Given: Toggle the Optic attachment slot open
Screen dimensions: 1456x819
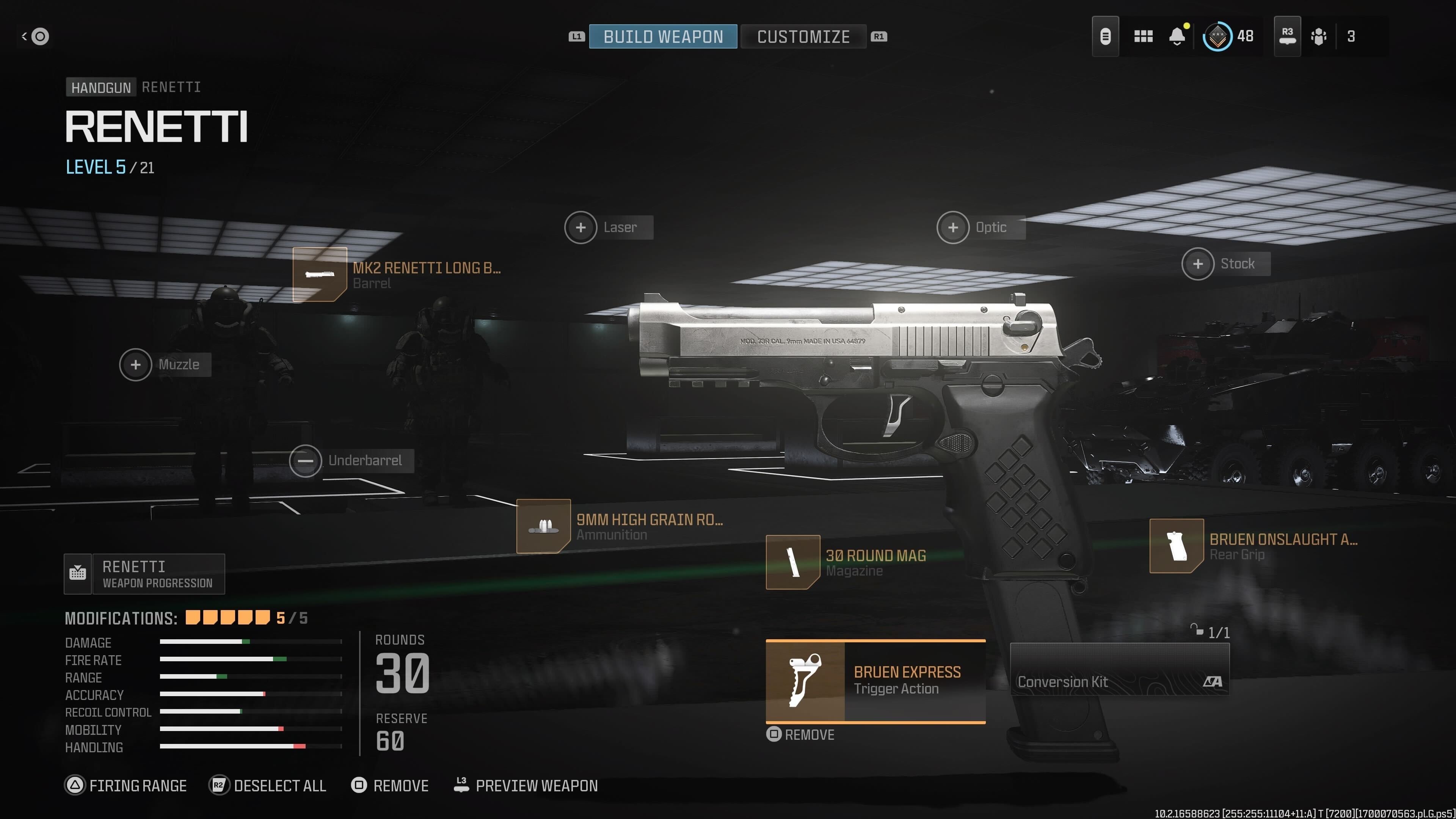Looking at the screenshot, I should [x=953, y=227].
